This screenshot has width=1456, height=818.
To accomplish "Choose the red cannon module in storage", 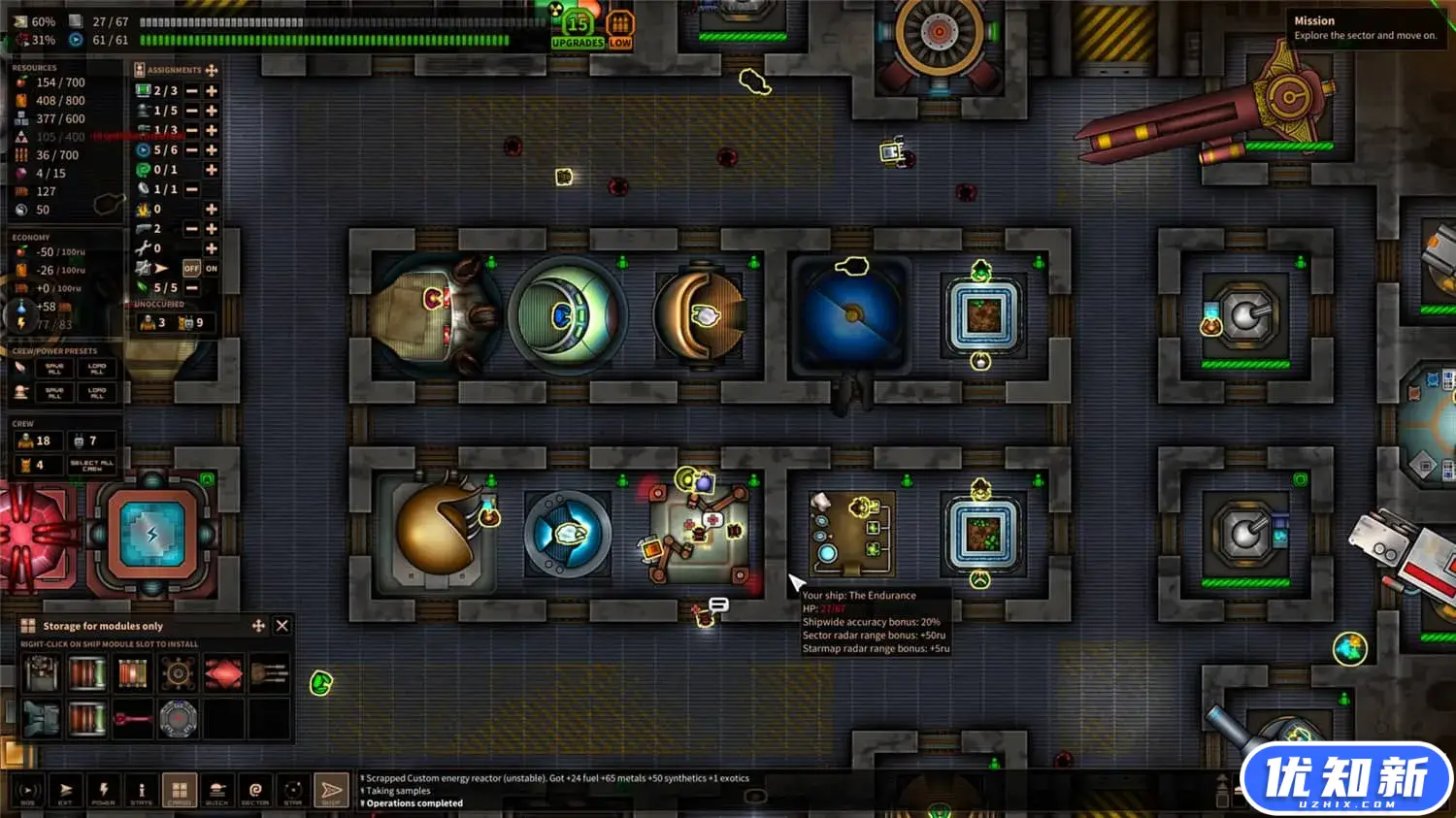I will coord(132,719).
